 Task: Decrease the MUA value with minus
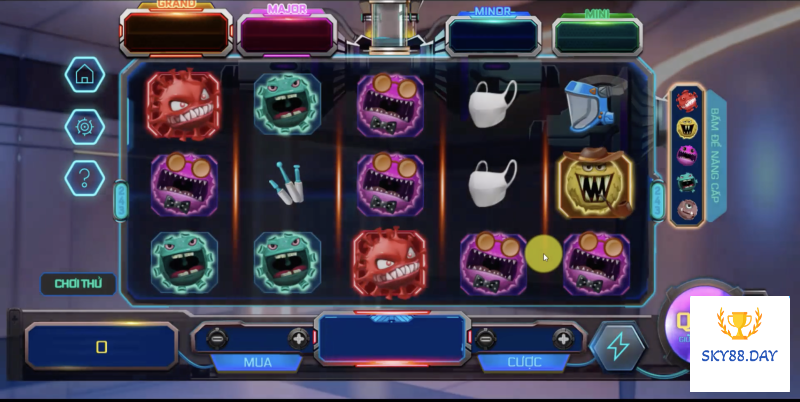point(216,339)
